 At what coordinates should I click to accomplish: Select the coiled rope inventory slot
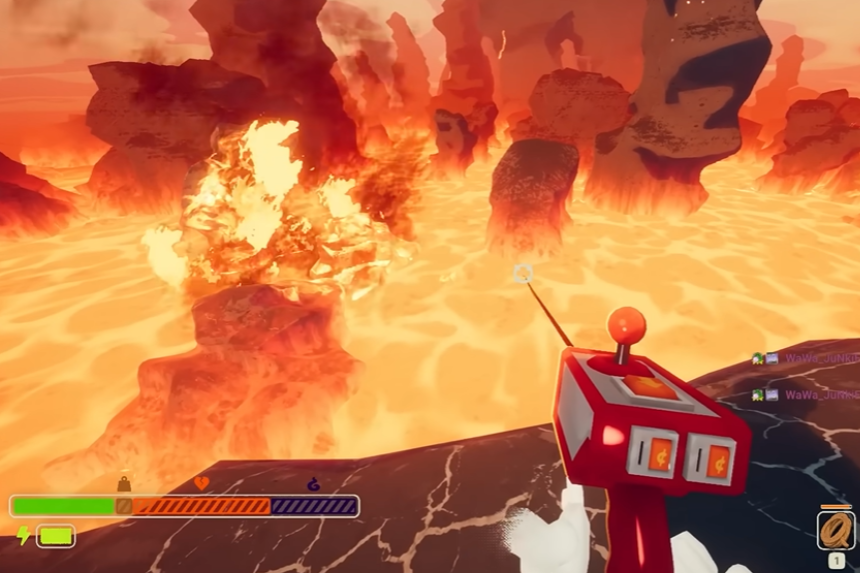coord(836,530)
